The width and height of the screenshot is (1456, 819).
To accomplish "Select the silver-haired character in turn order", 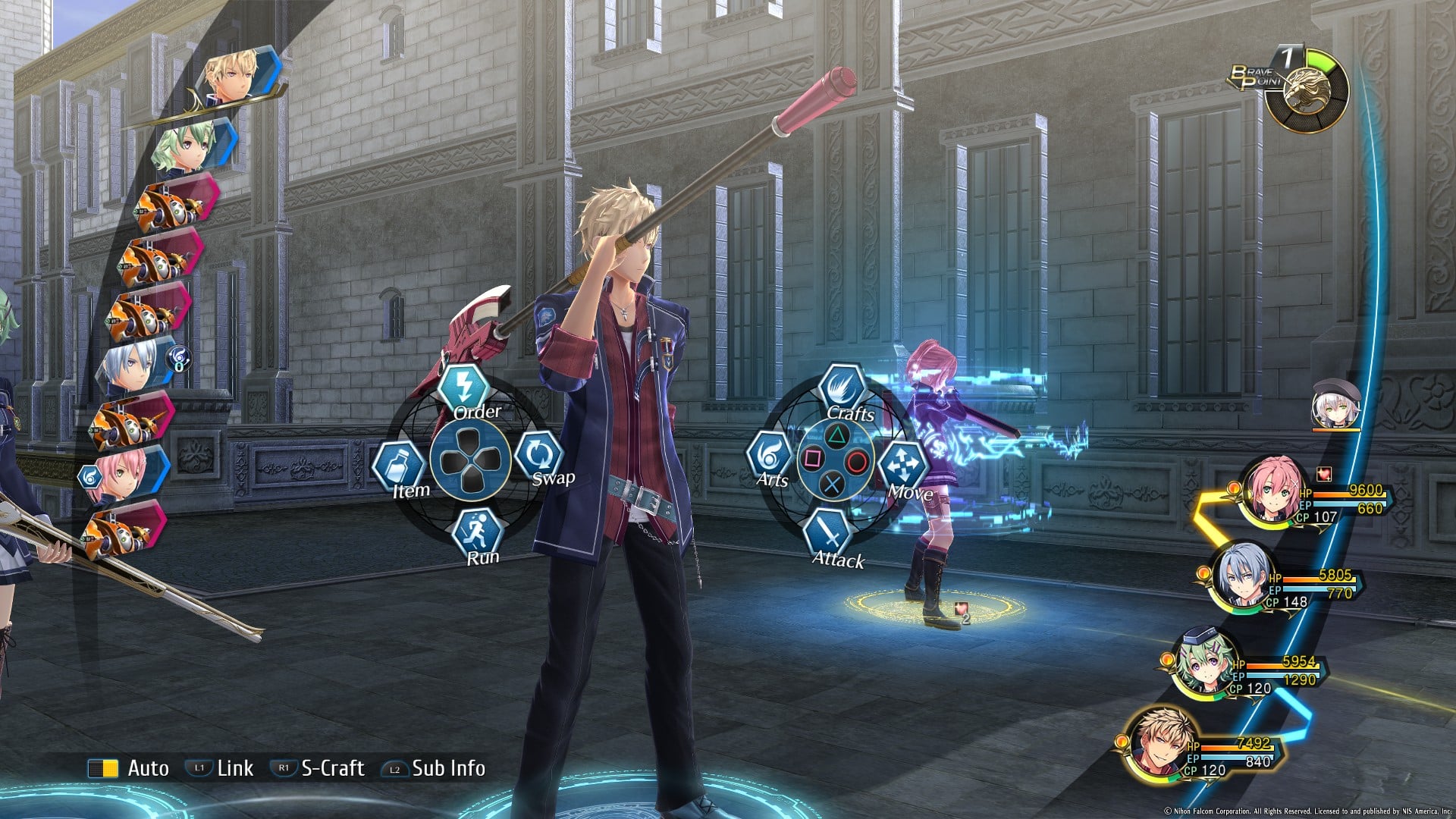I will (130, 366).
